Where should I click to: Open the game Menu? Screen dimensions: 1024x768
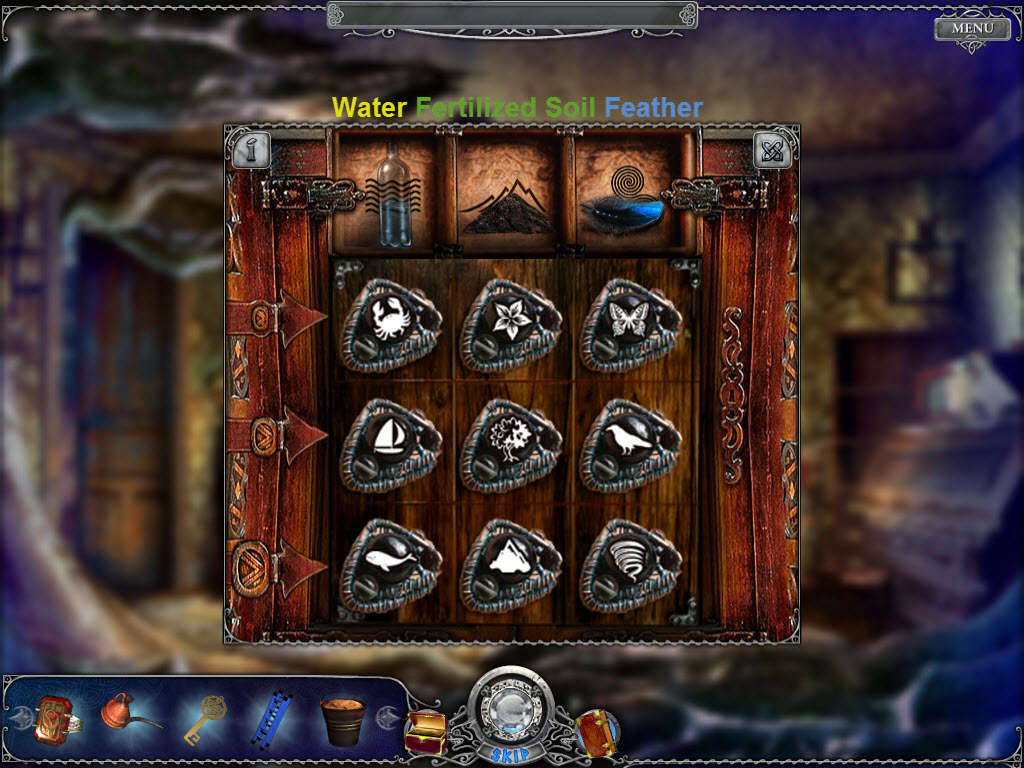pyautogui.click(x=972, y=28)
